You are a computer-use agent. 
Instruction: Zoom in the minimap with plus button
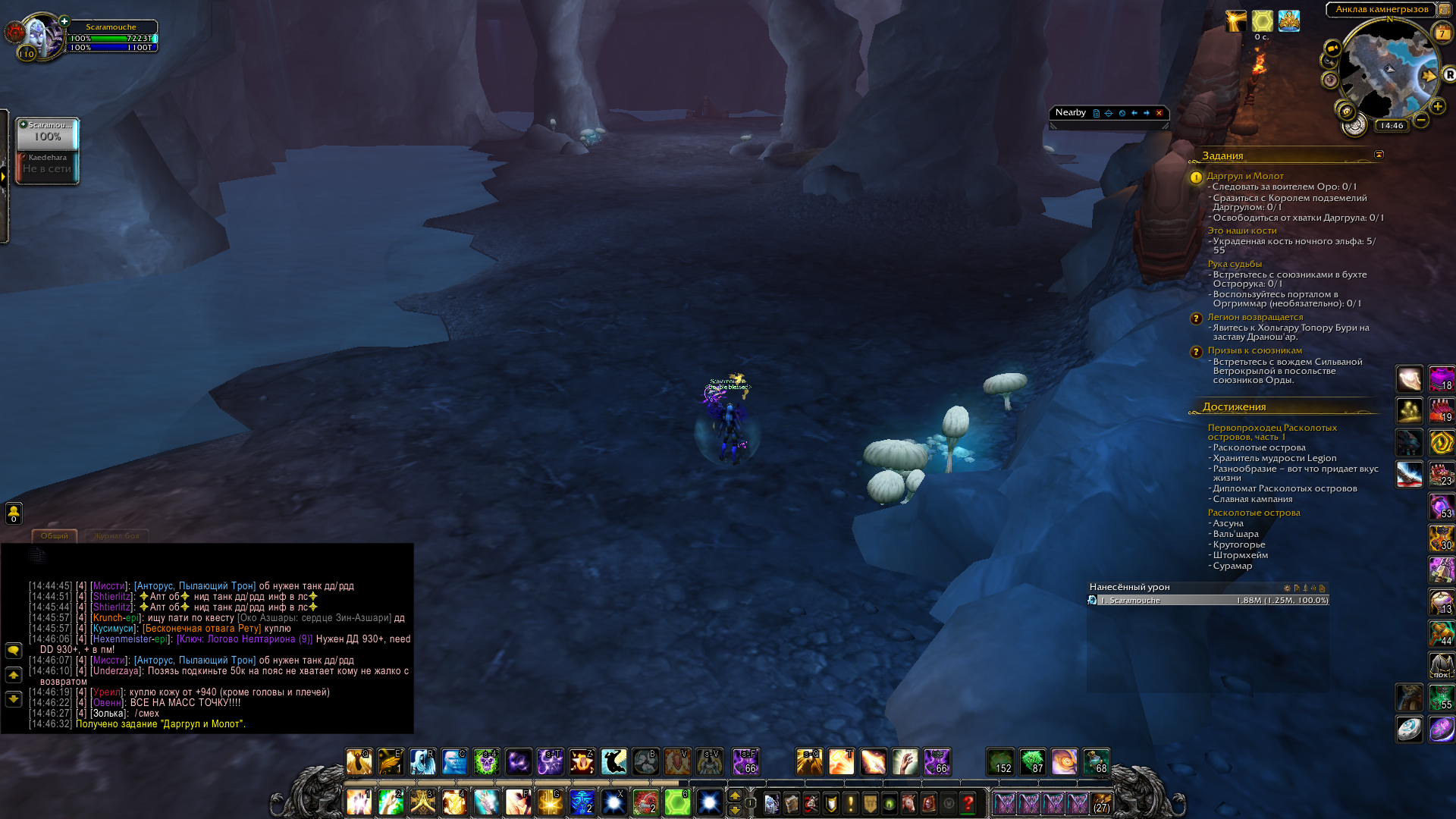(1438, 107)
